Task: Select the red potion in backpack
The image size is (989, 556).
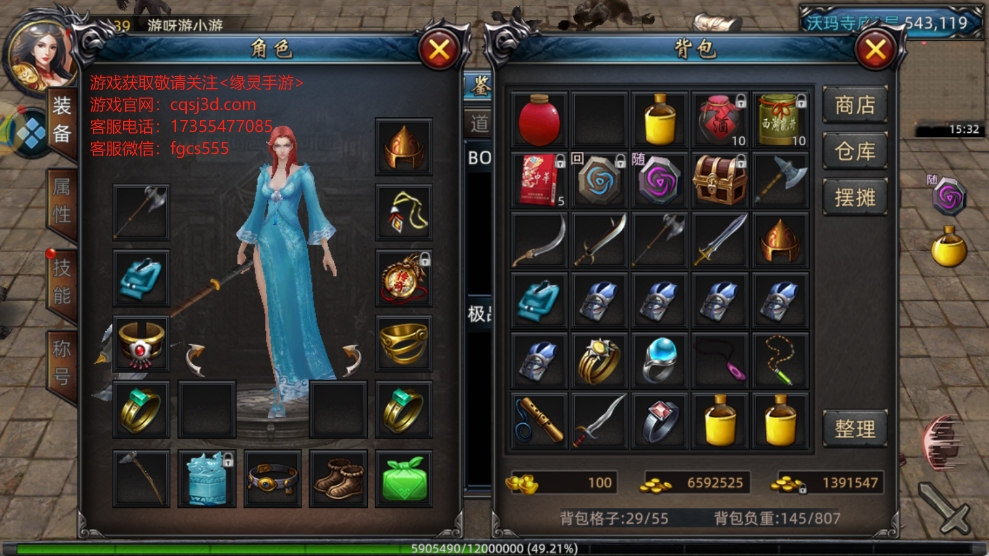Action: 540,120
